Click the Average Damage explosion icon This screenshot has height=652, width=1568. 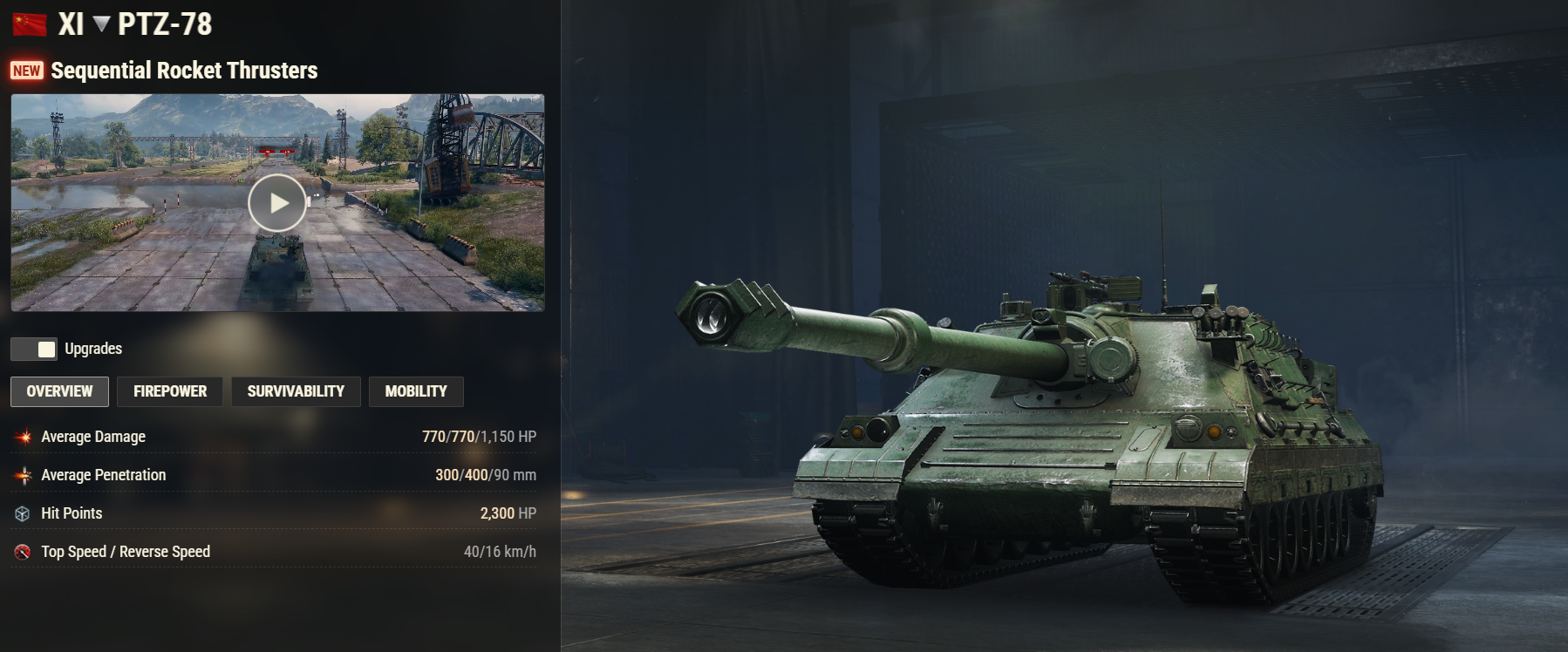(x=24, y=436)
